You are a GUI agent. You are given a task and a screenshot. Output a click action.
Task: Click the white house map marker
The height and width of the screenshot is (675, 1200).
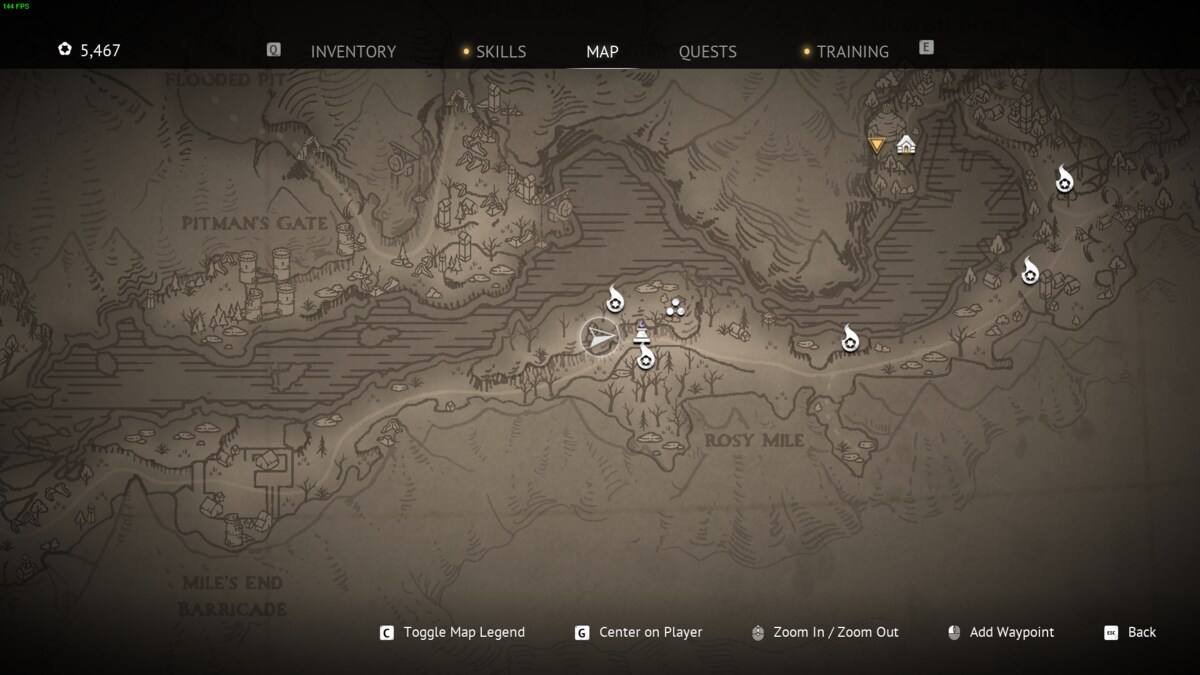click(x=906, y=145)
